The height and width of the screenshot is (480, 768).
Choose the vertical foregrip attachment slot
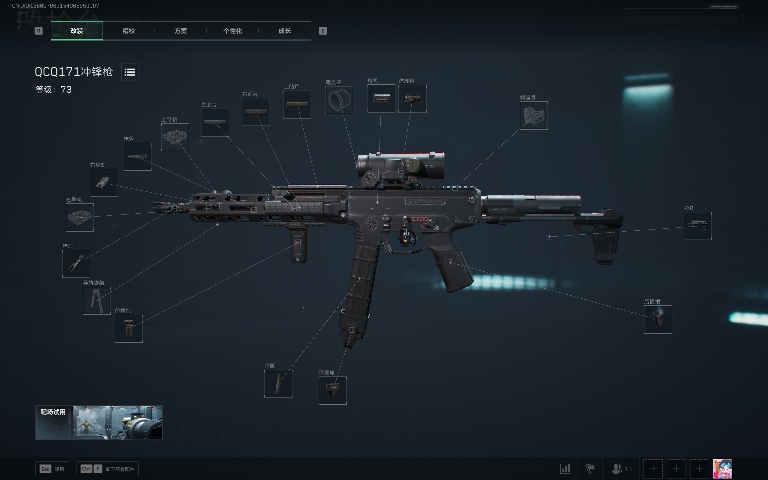[x=128, y=328]
